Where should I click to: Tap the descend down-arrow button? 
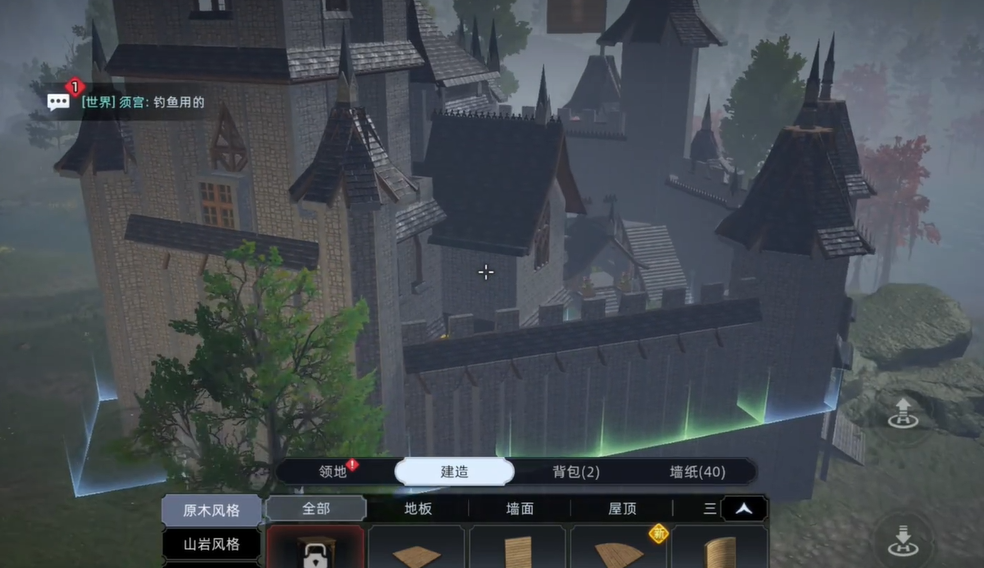click(x=903, y=540)
